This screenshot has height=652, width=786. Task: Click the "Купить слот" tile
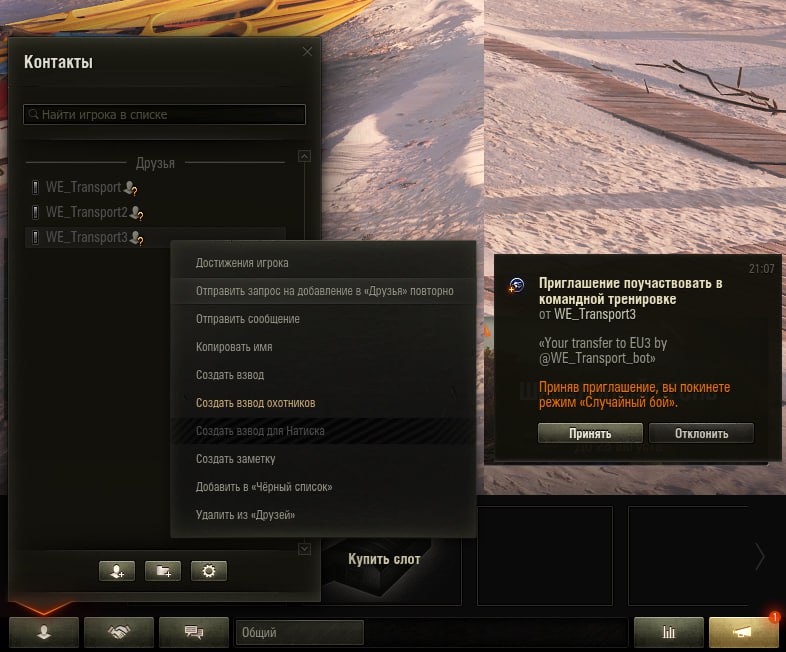pos(385,559)
